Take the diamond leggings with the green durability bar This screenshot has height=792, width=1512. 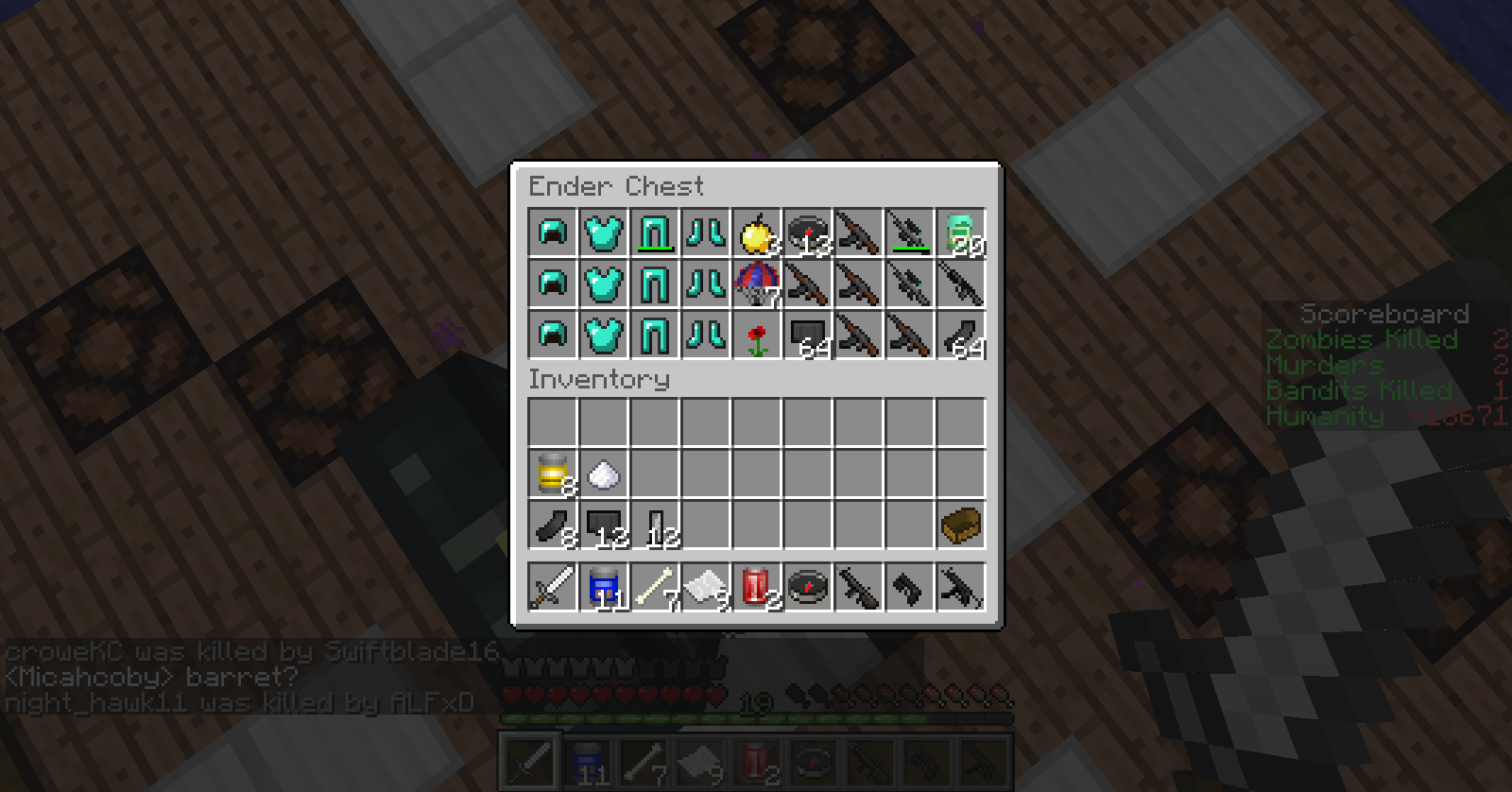(x=654, y=233)
